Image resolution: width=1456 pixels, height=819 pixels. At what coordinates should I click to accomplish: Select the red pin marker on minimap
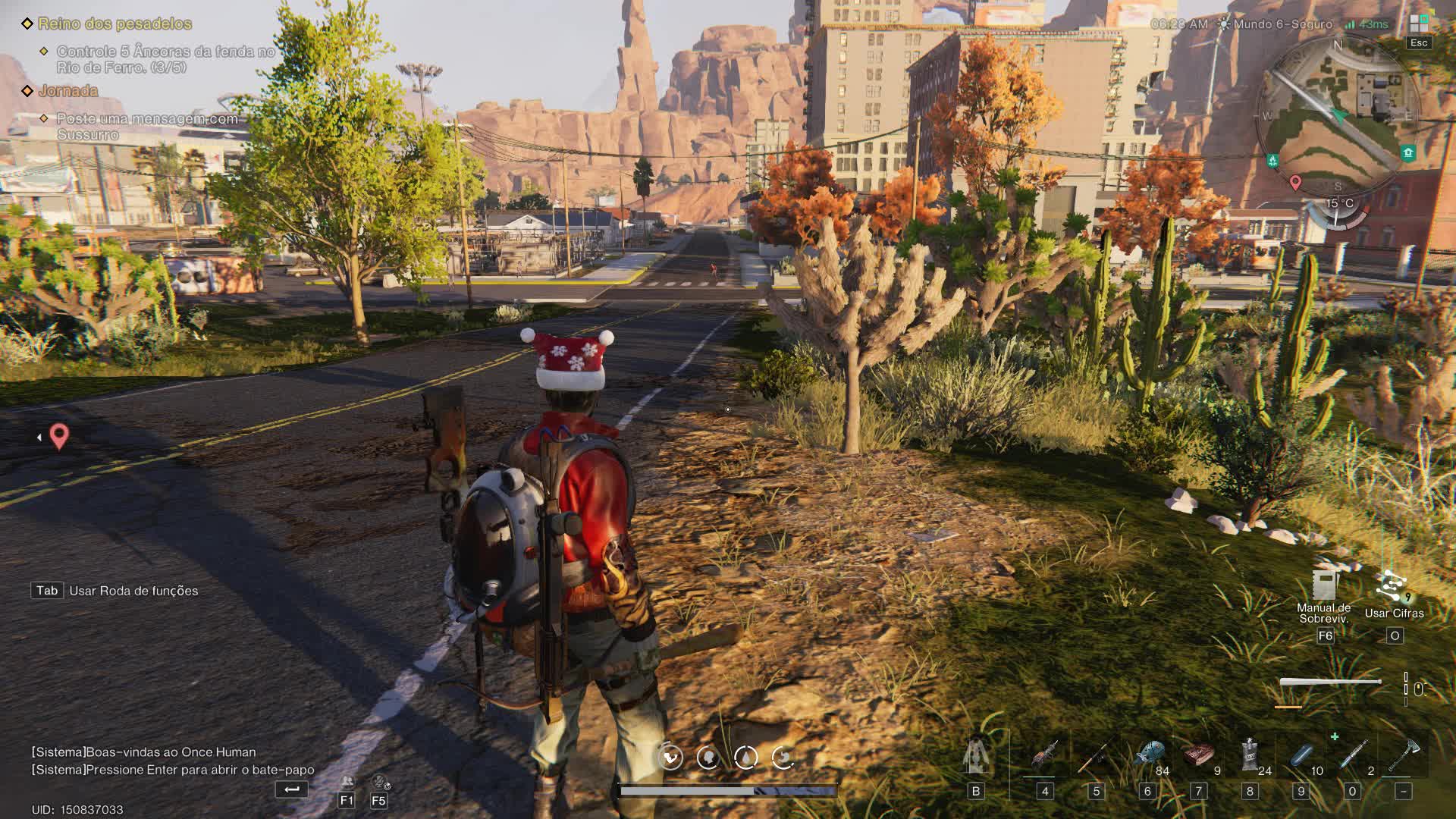pos(1295,182)
